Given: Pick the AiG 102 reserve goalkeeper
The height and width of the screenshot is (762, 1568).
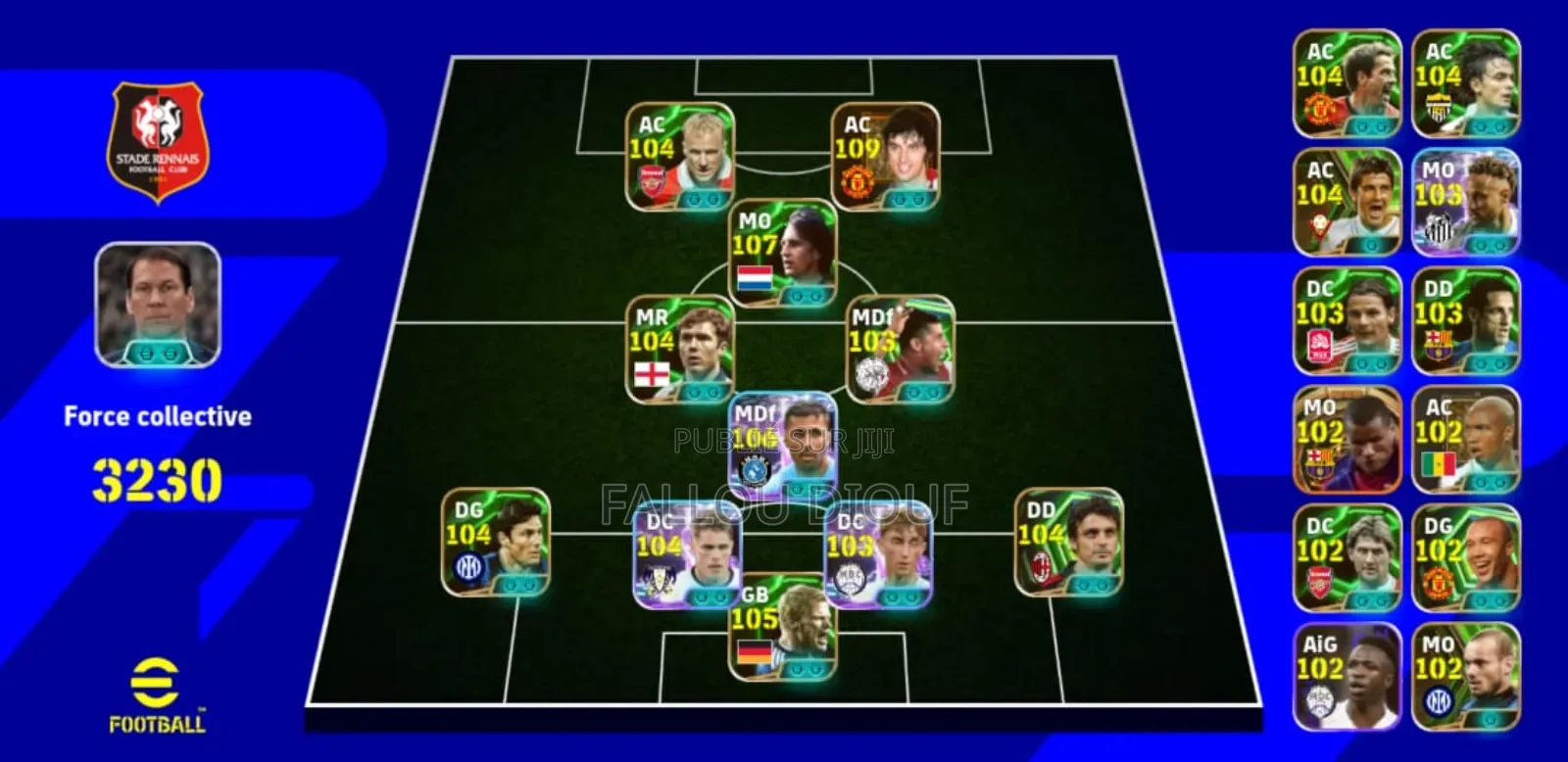Looking at the screenshot, I should click(1347, 676).
